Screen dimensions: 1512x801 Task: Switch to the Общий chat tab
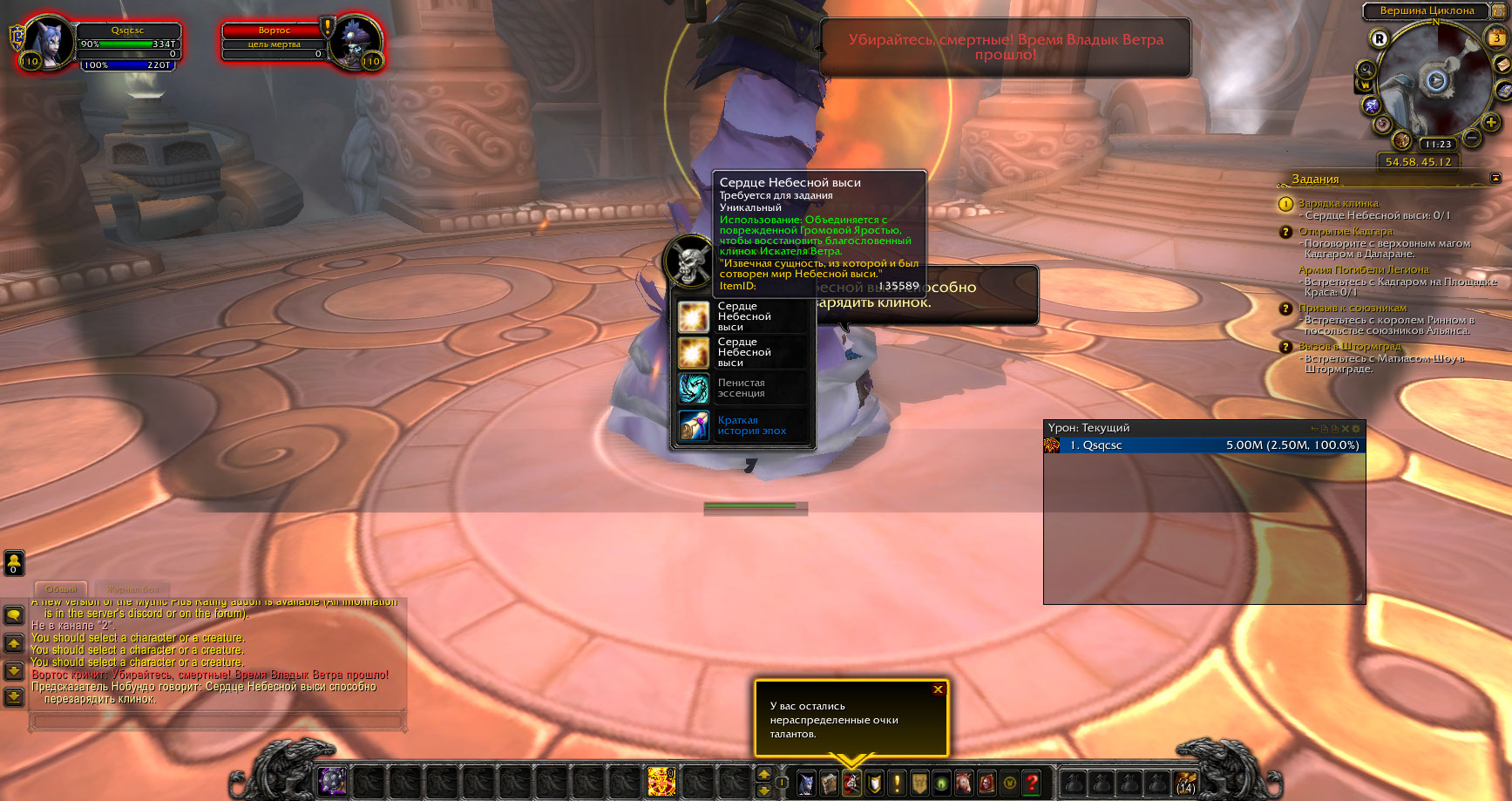(x=61, y=589)
